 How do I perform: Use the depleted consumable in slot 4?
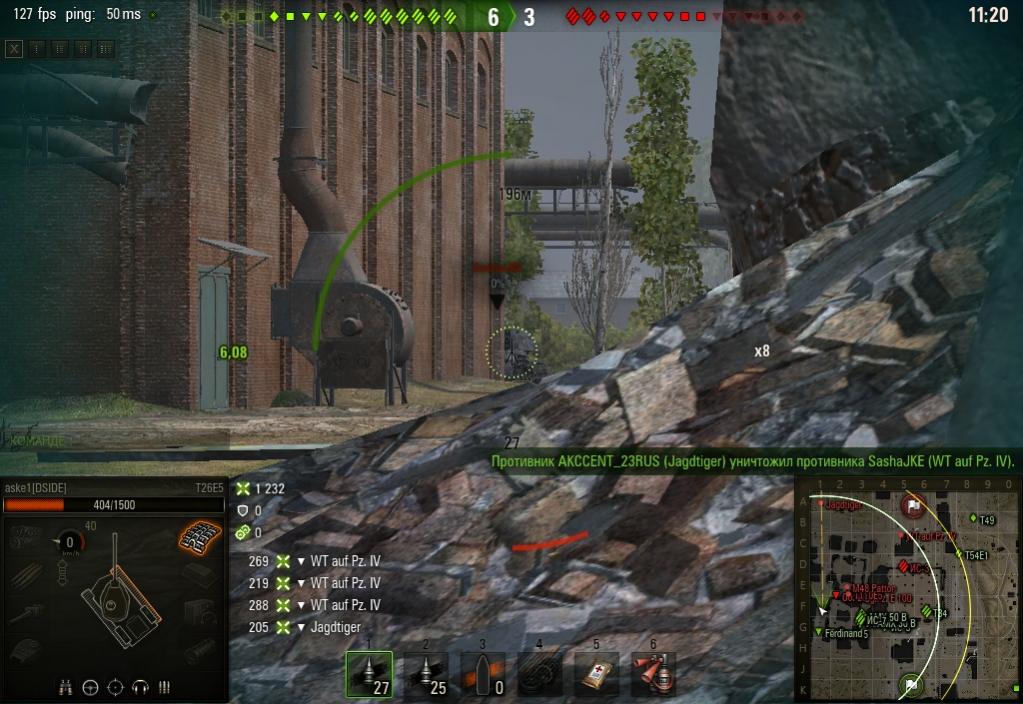pos(540,675)
